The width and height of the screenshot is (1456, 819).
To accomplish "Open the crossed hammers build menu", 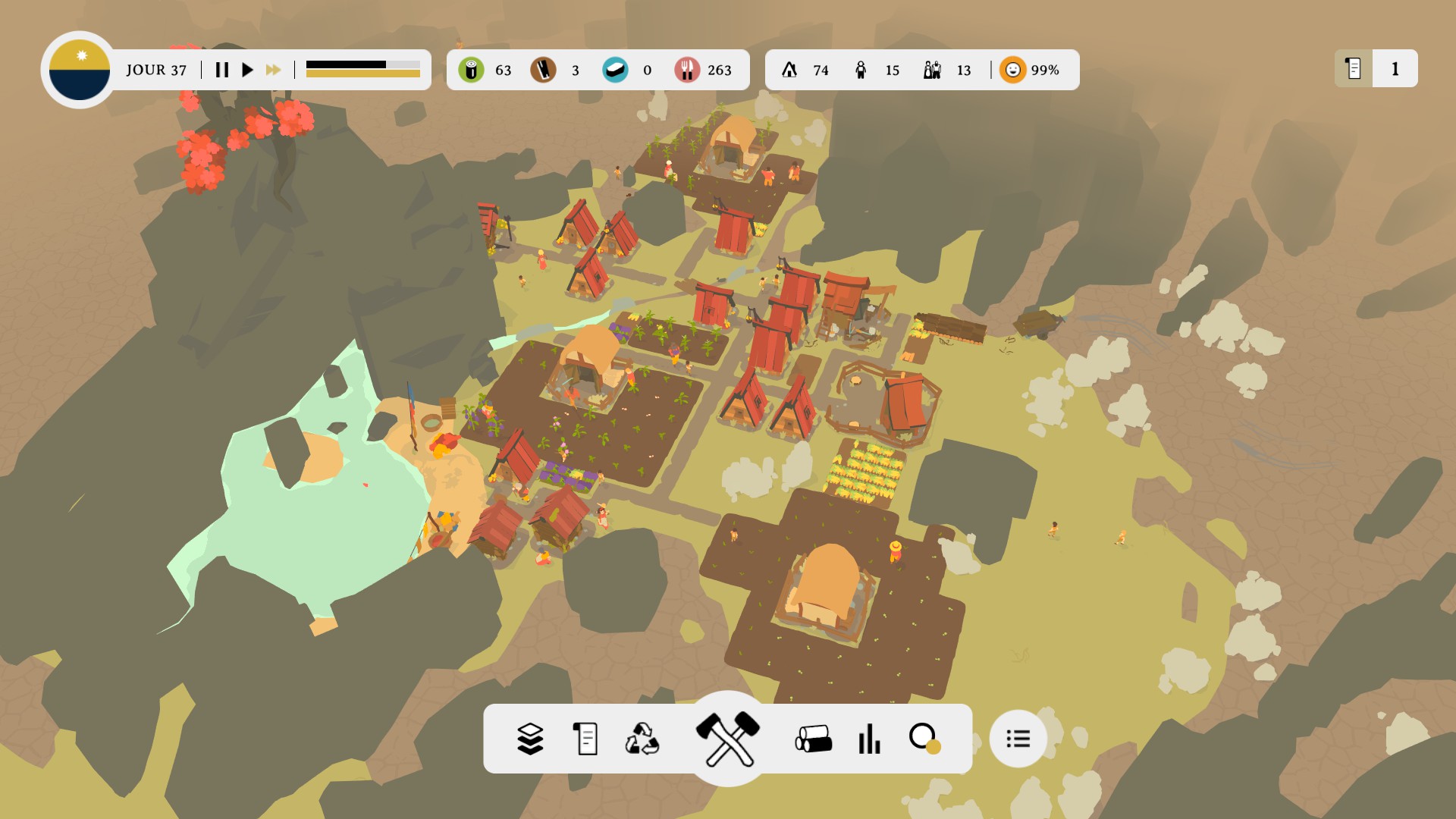I will [728, 738].
